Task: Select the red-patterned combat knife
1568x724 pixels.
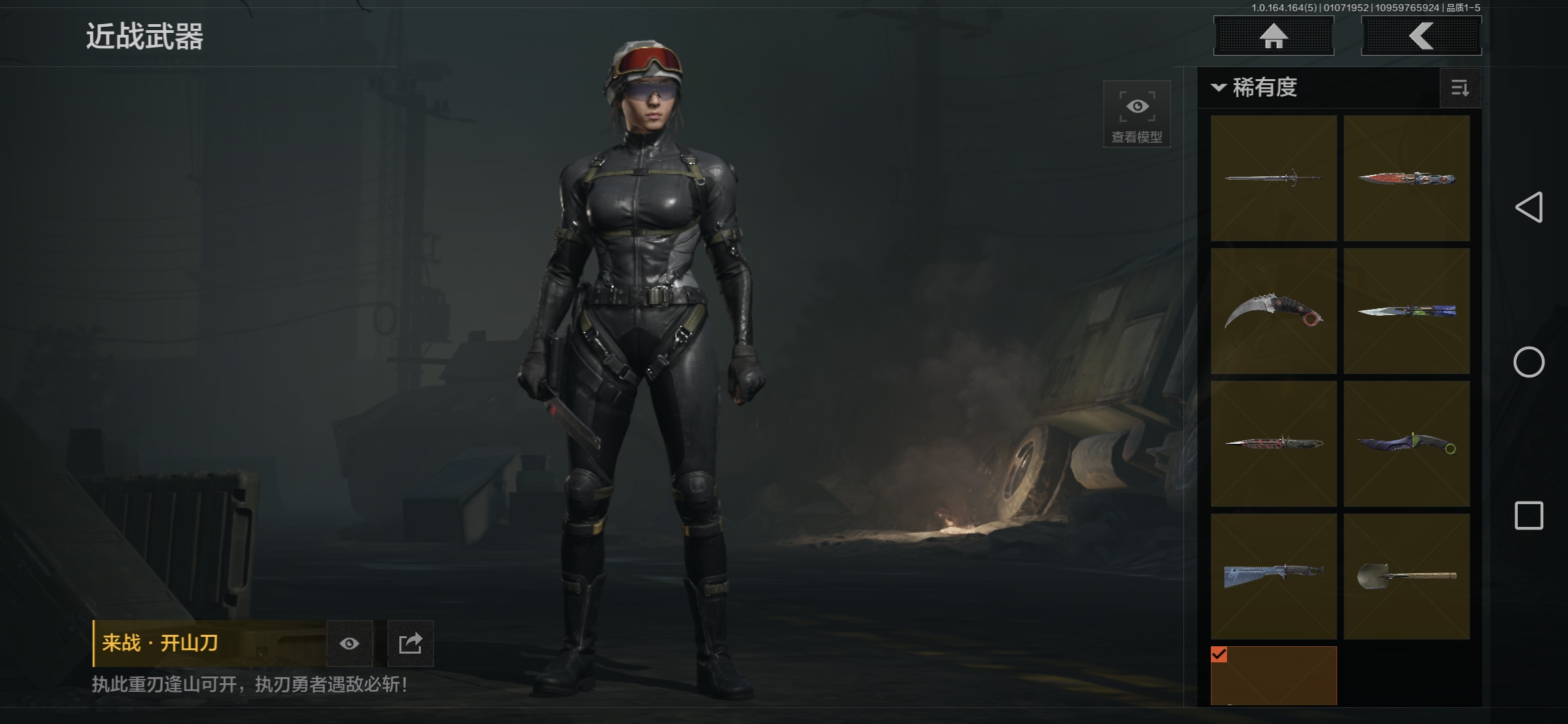Action: click(x=1273, y=444)
